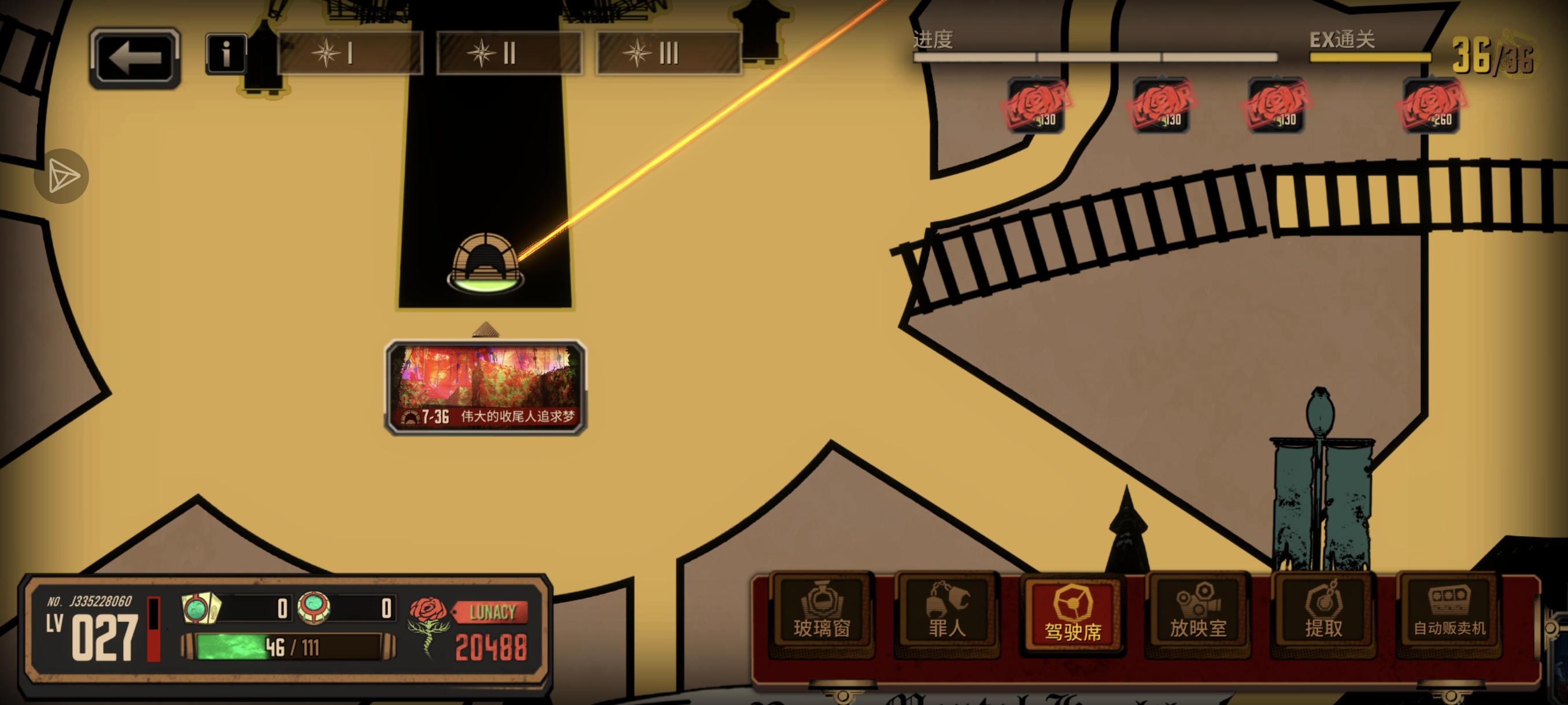Image resolution: width=1568 pixels, height=705 pixels.
Task: Open the info panel icon
Action: pyautogui.click(x=226, y=54)
